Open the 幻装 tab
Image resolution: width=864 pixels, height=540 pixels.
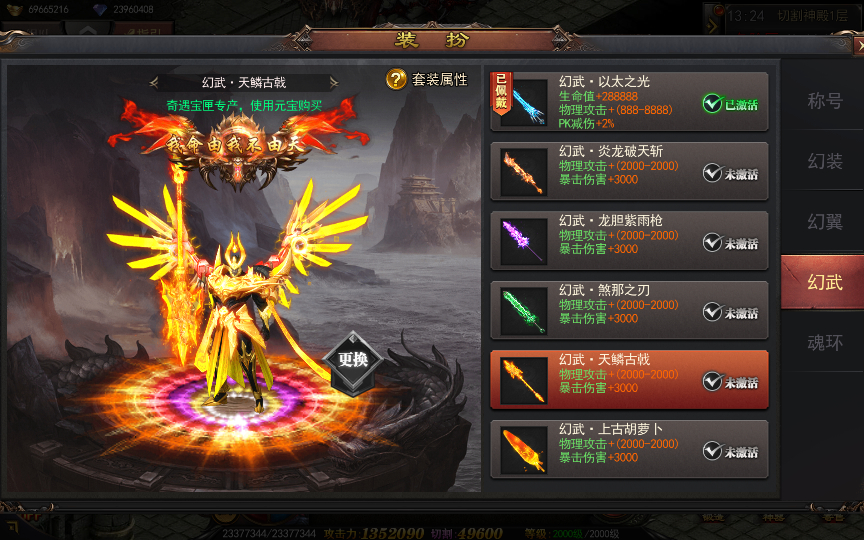point(824,161)
